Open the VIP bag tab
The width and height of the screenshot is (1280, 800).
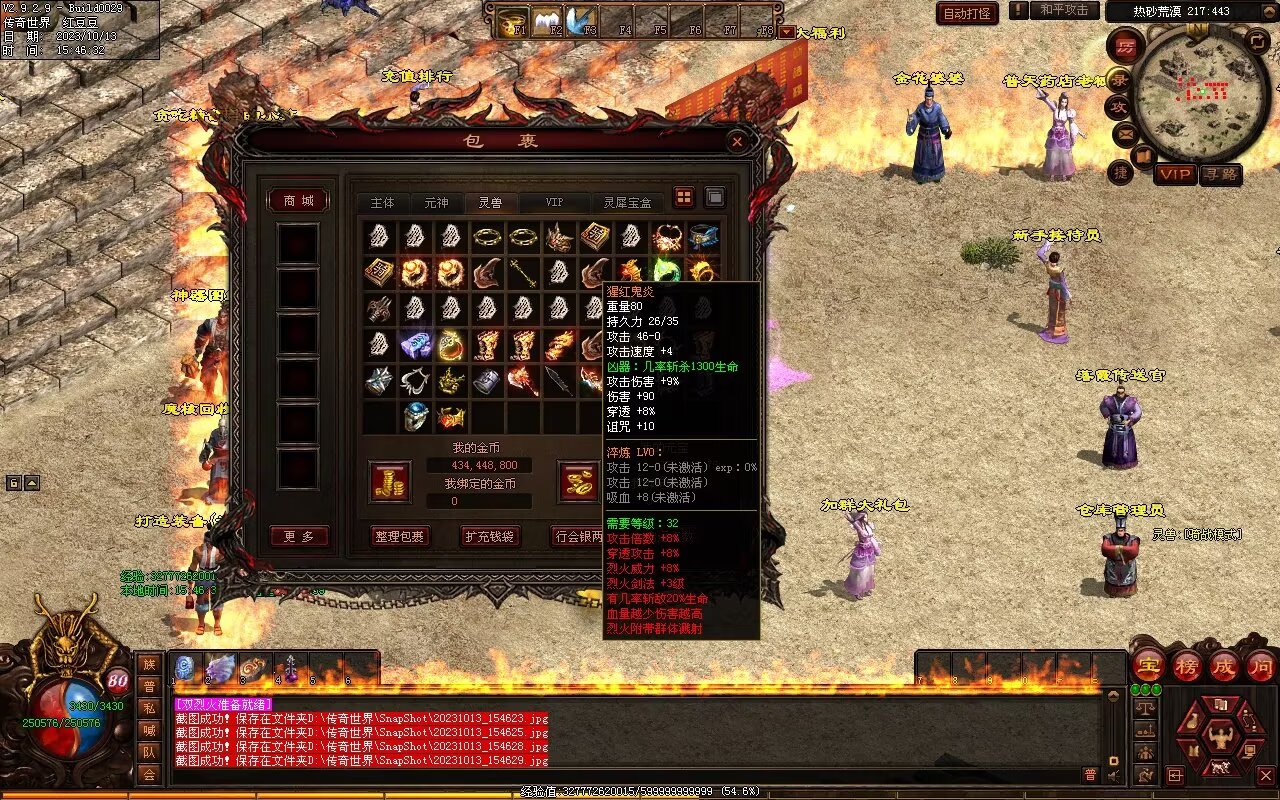click(x=554, y=202)
